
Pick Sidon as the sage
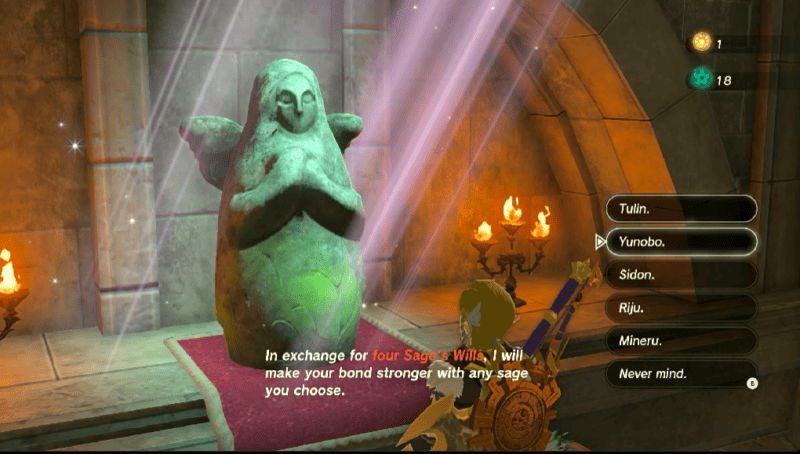[x=680, y=274]
